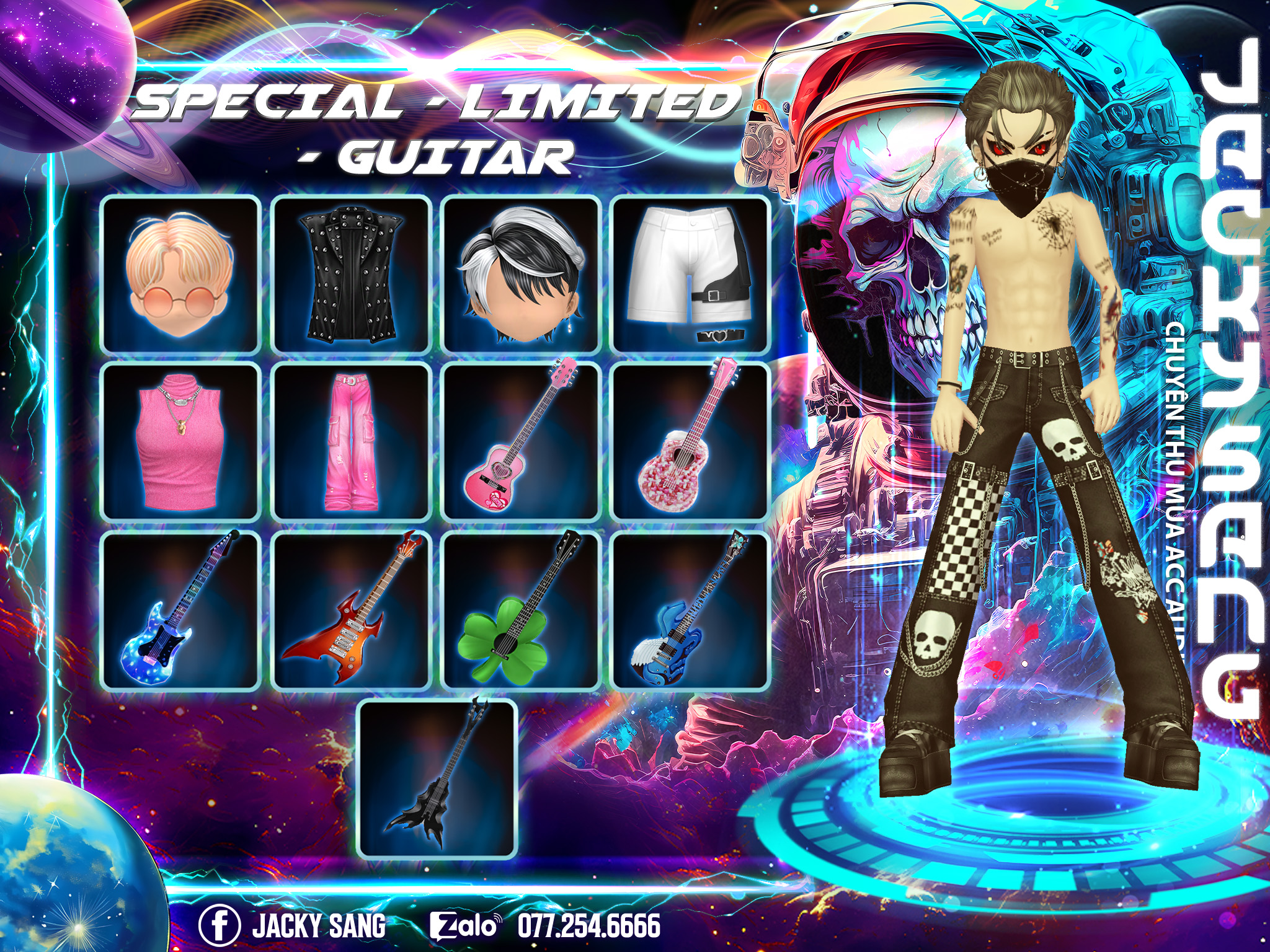Image resolution: width=1270 pixels, height=952 pixels.
Task: Select the pink sleeveless turtleneck top tile
Action: tap(180, 442)
